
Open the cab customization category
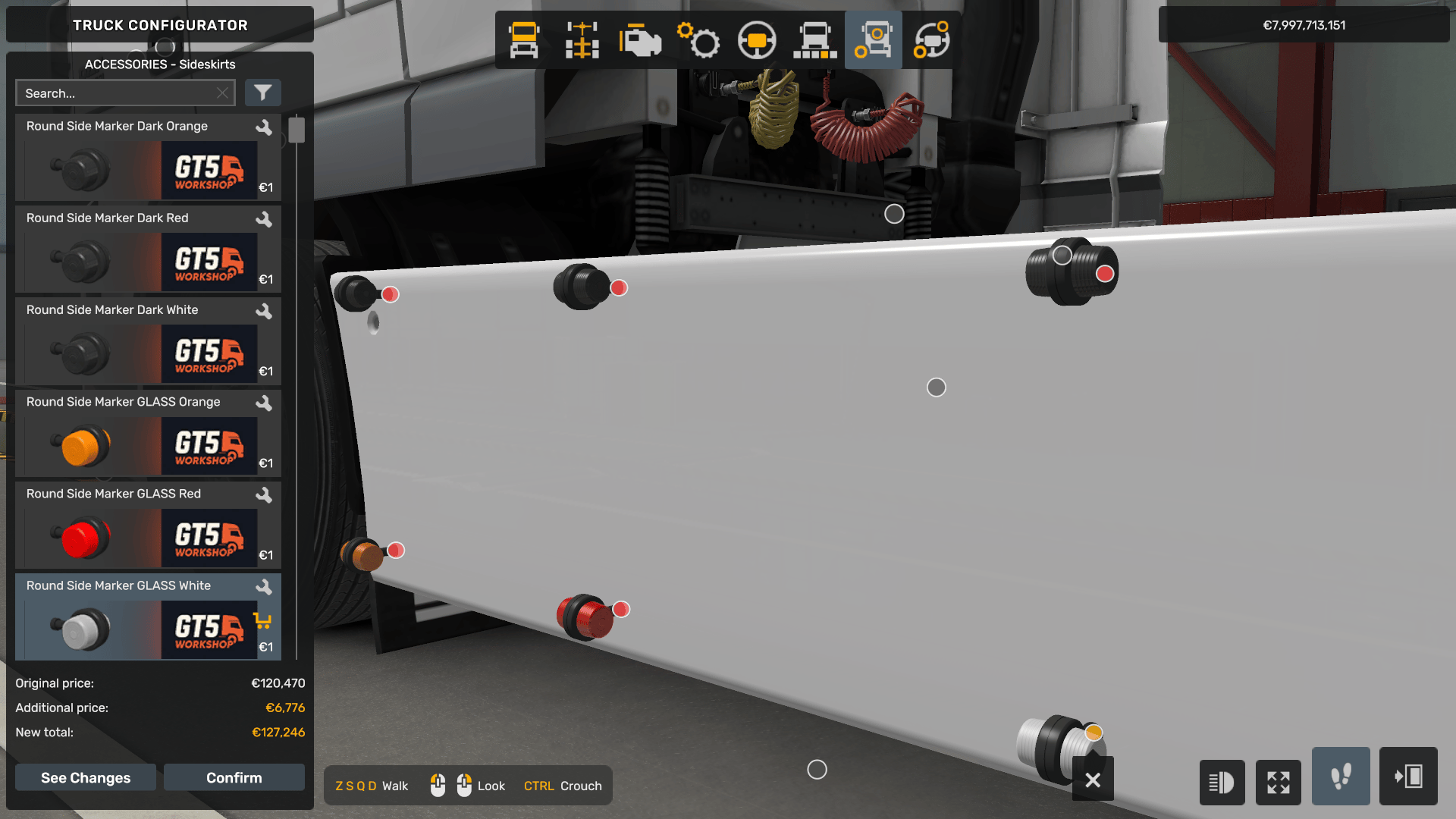(523, 39)
